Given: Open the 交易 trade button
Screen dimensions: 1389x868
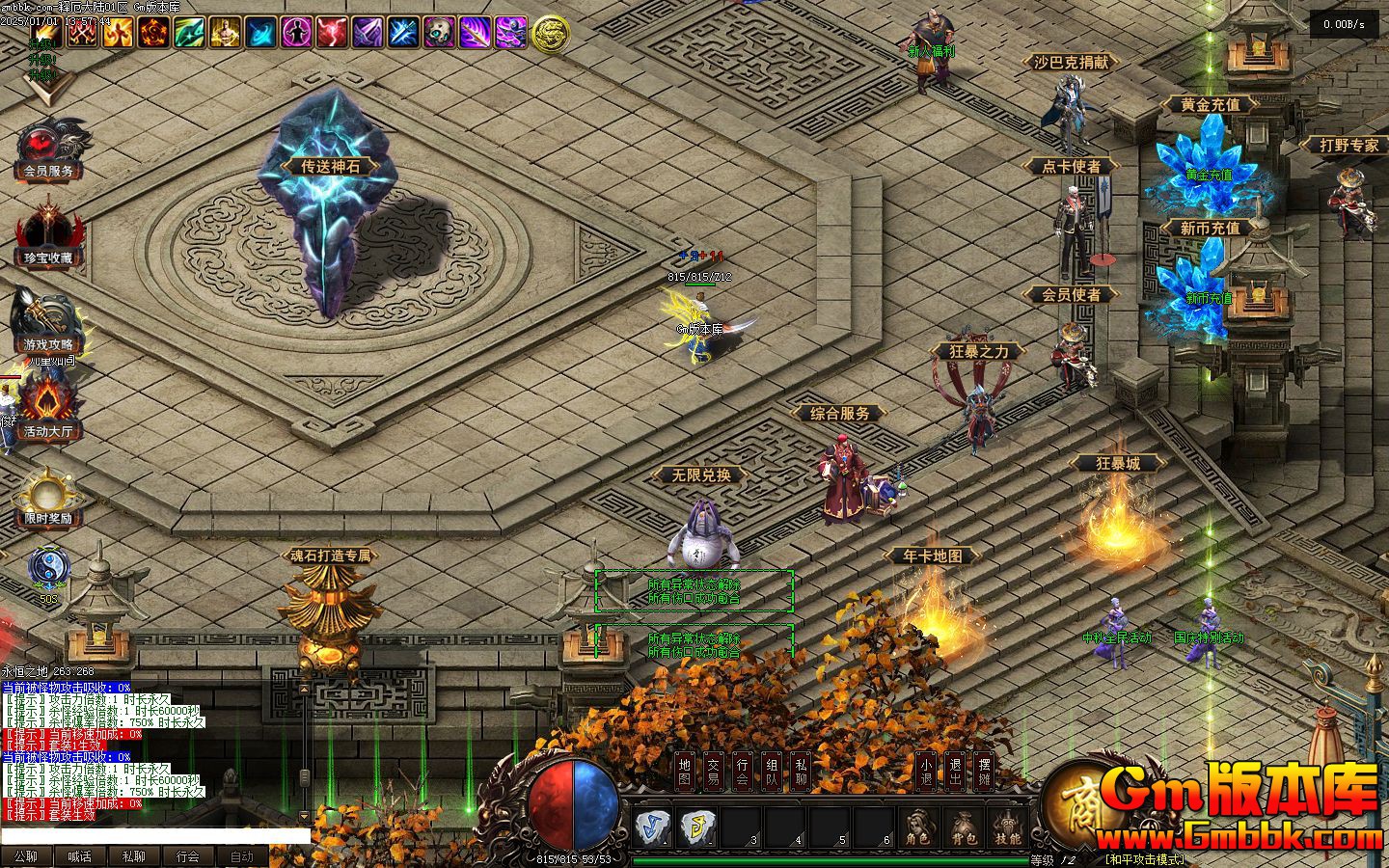Looking at the screenshot, I should tap(714, 771).
